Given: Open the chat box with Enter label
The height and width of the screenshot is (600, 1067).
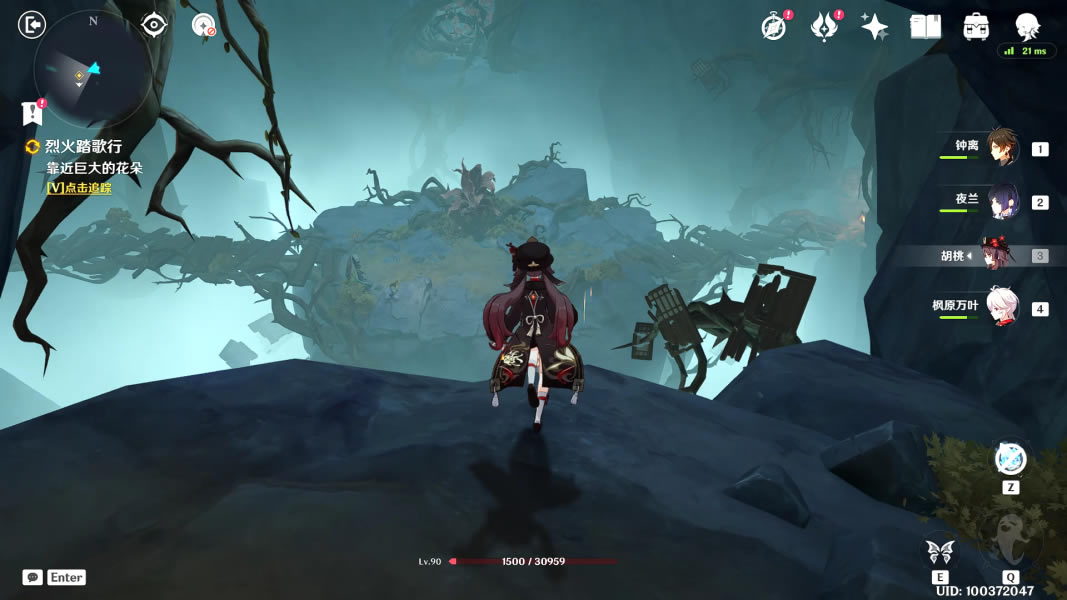Looking at the screenshot, I should 55,577.
